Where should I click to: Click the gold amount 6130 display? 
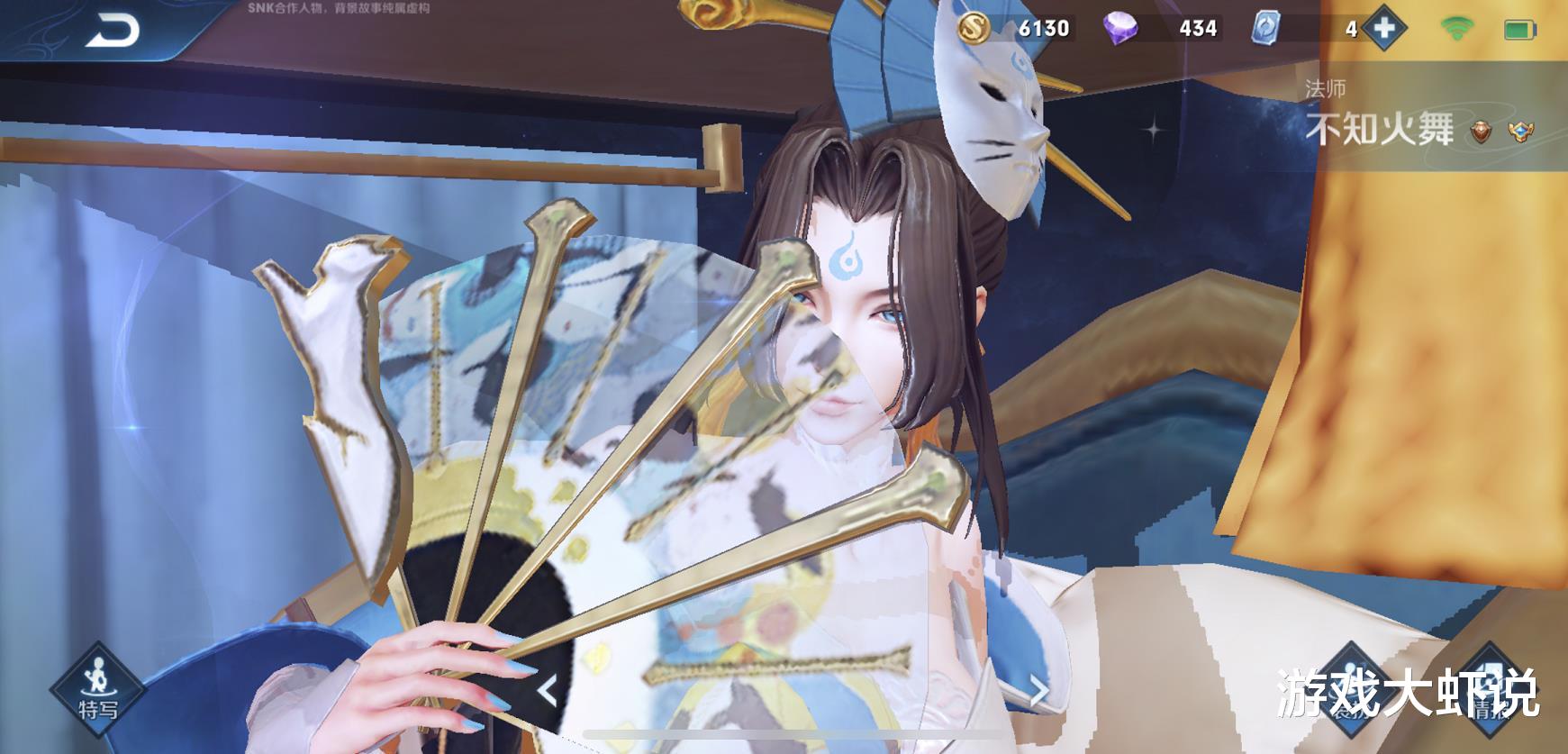[1046, 29]
